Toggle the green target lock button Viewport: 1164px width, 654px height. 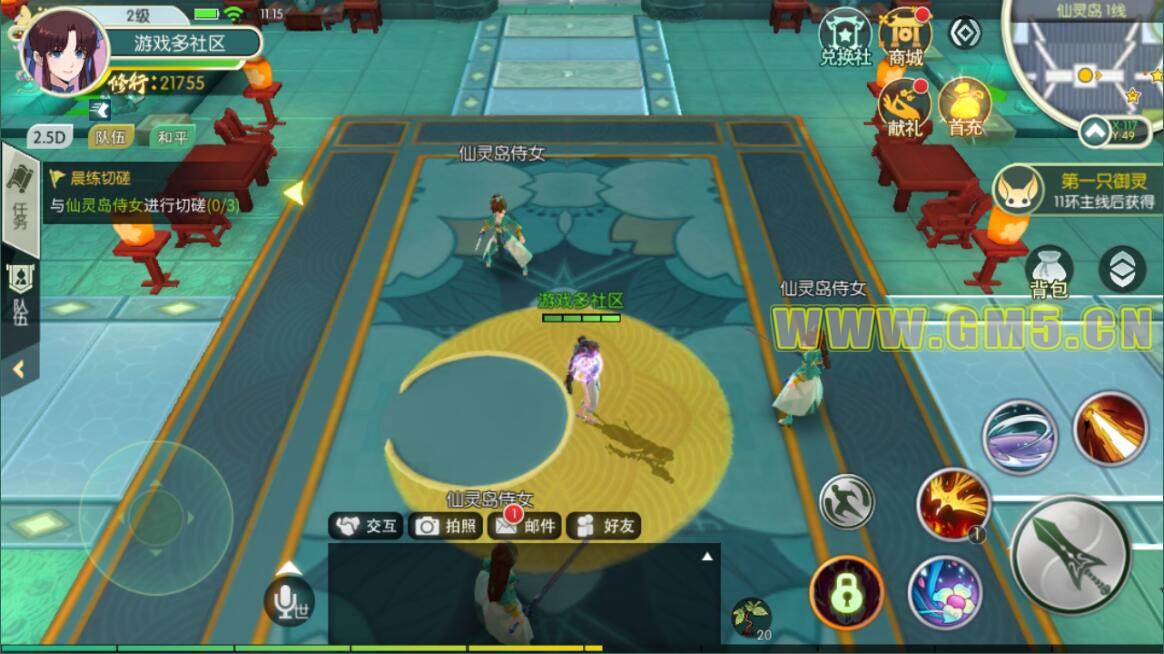click(x=846, y=593)
